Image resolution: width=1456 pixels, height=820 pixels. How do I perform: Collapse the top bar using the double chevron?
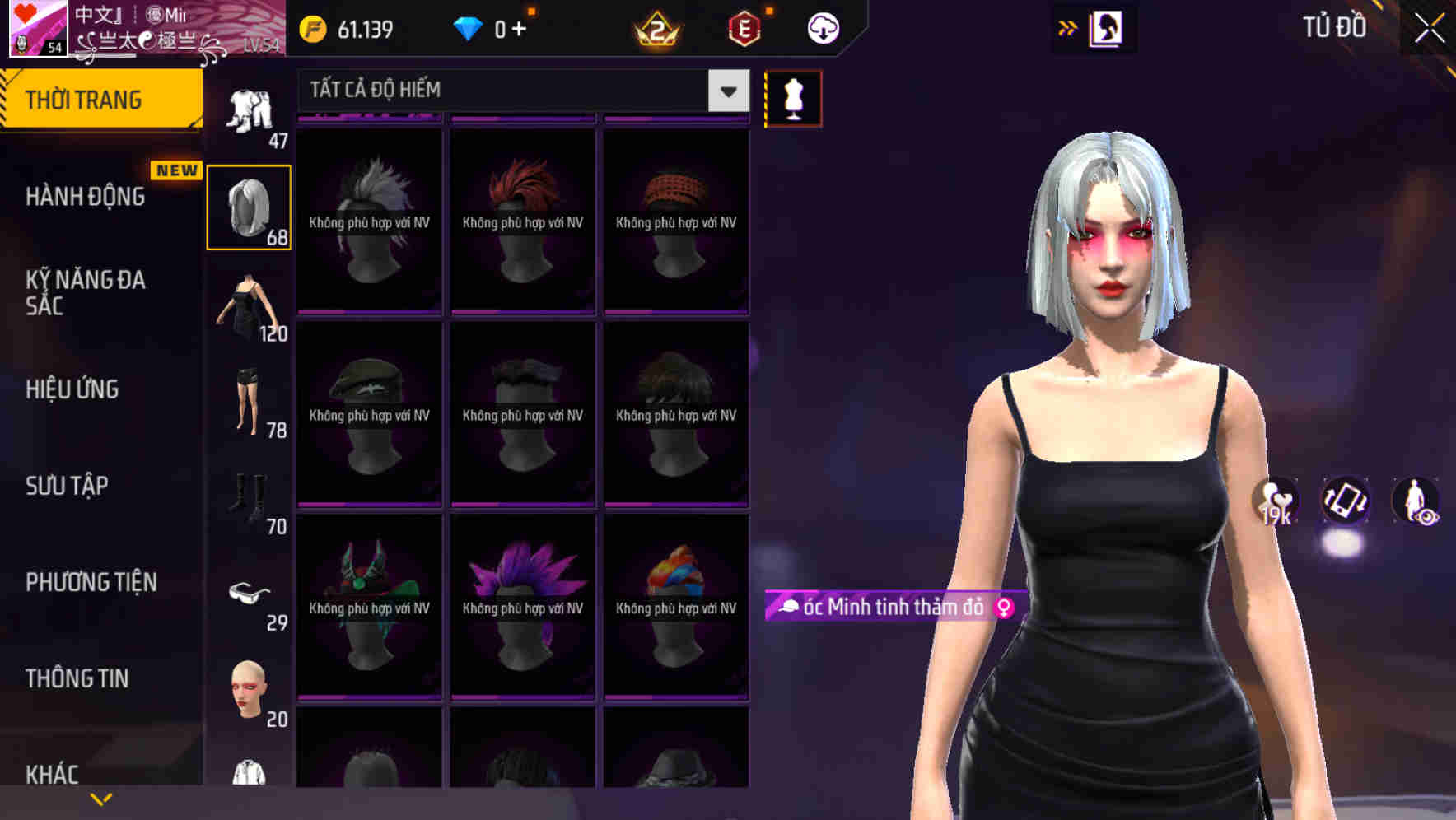(1068, 27)
